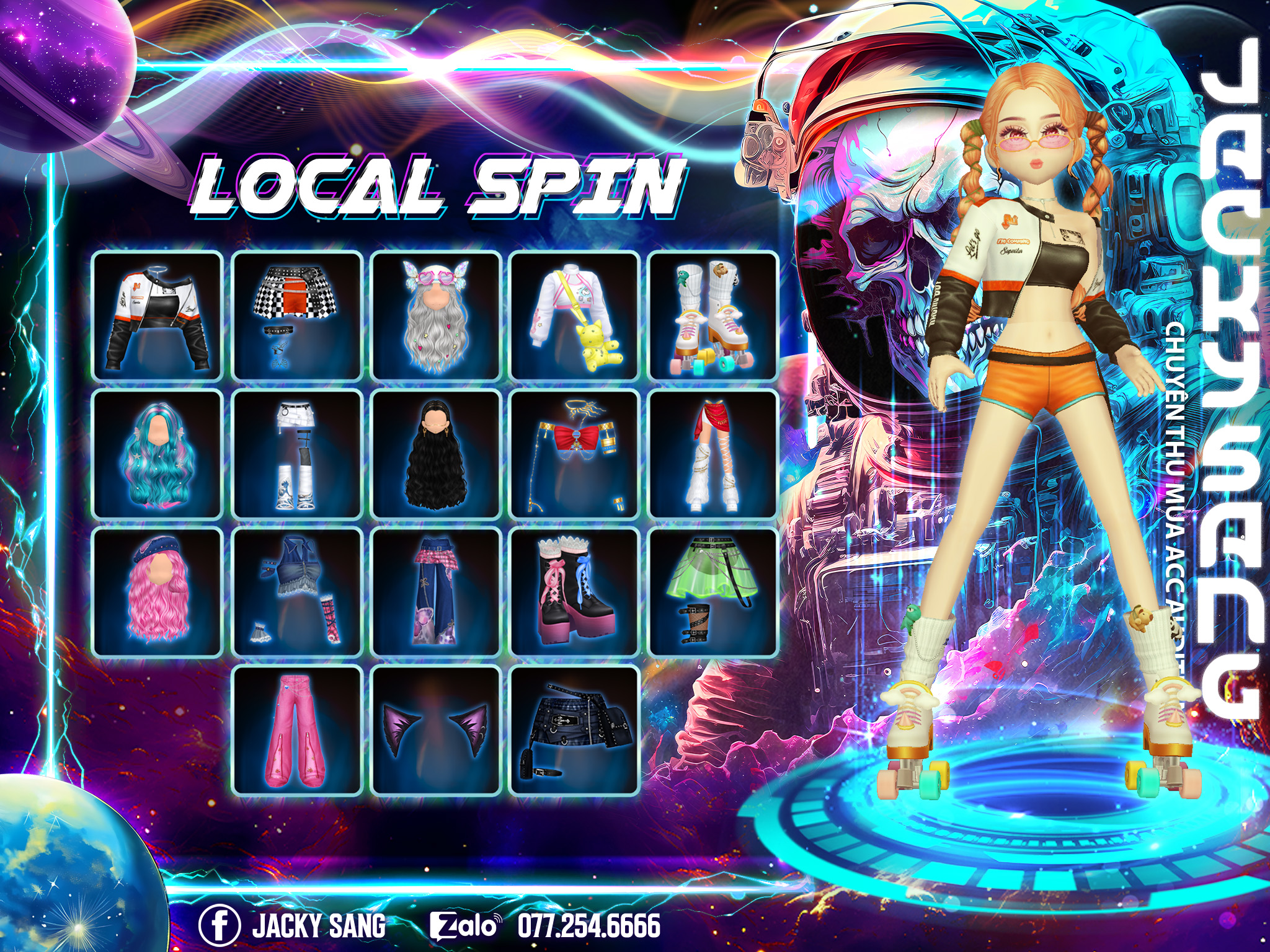
Task: Pick the purple cat ears tile
Action: point(436,730)
